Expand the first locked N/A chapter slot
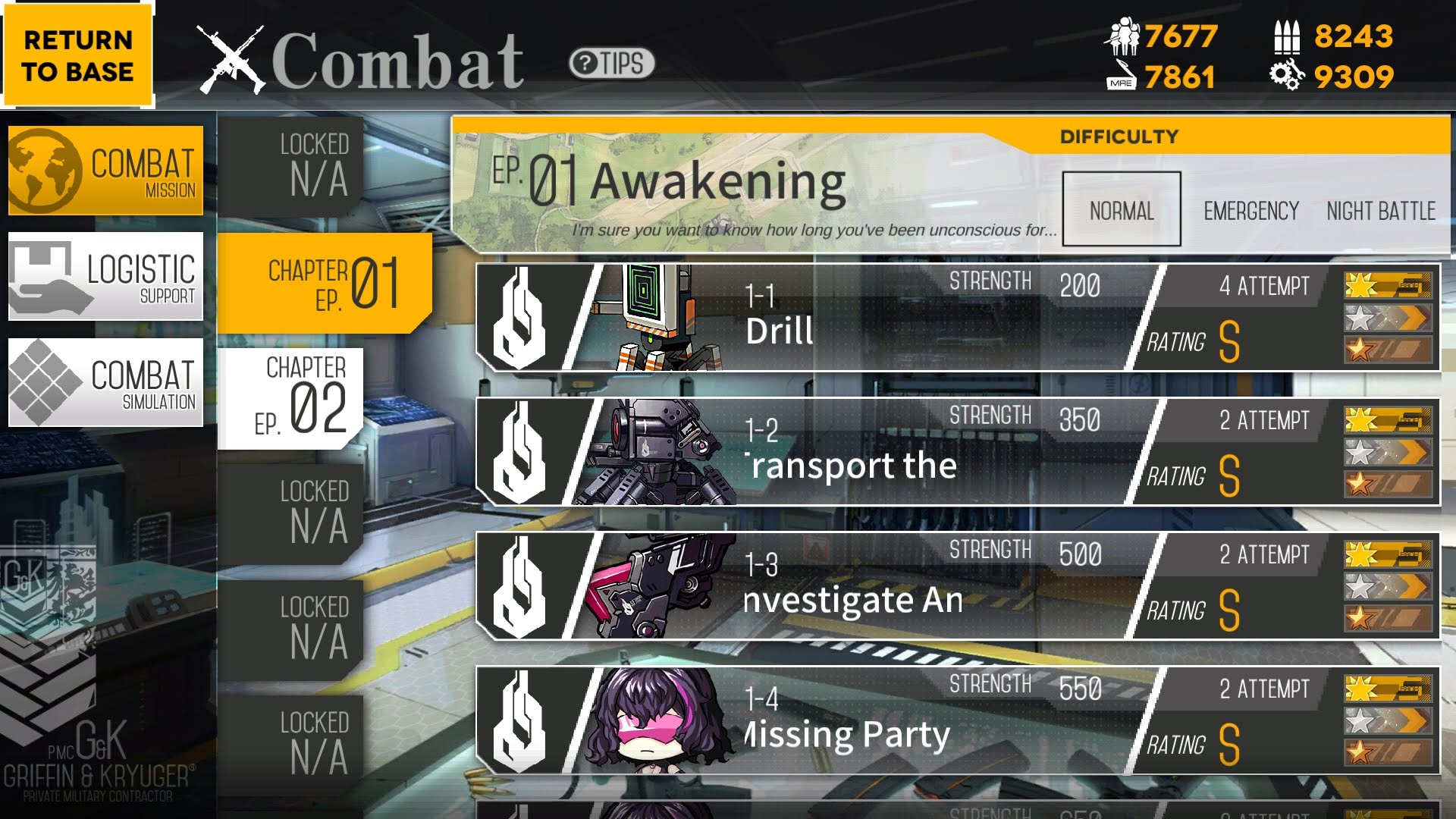Screen dimensions: 1456x819 tap(311, 163)
